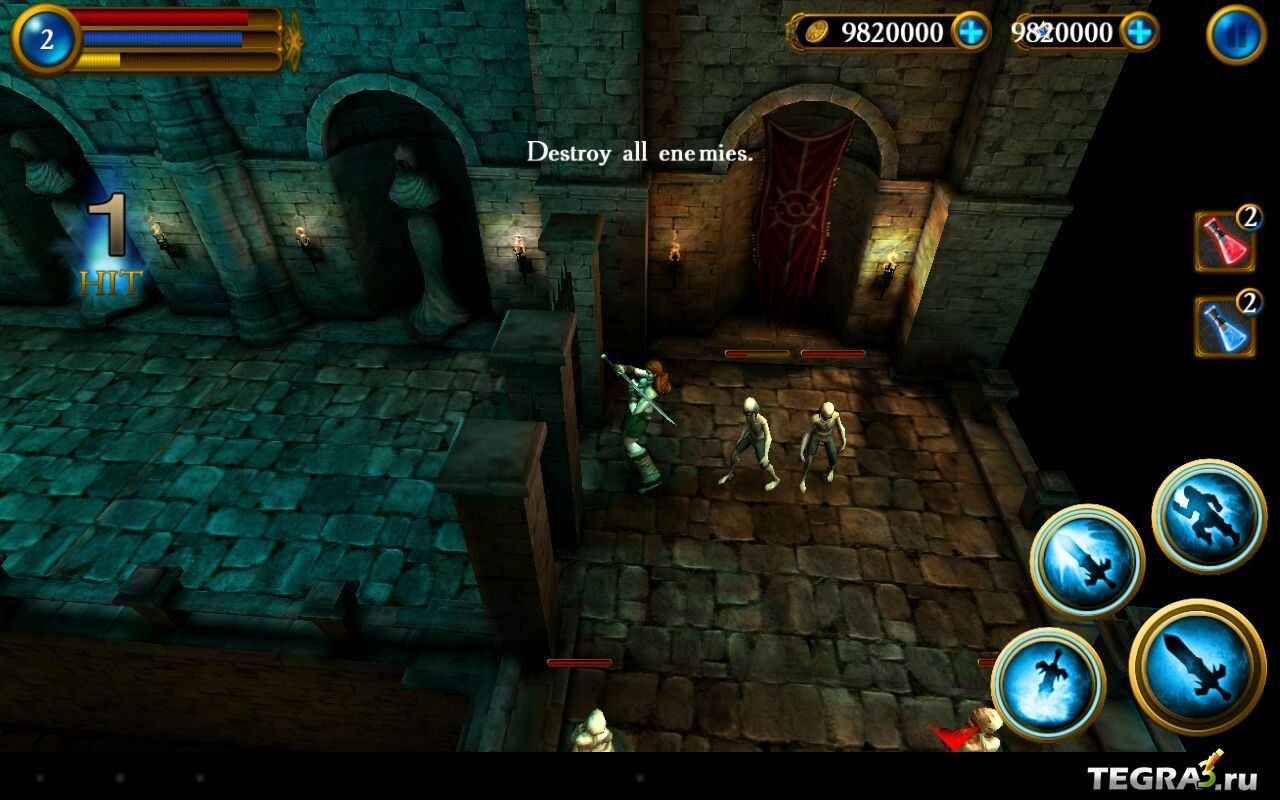Trigger the glowing sword thrust skill
The height and width of the screenshot is (800, 1280).
pos(1087,561)
